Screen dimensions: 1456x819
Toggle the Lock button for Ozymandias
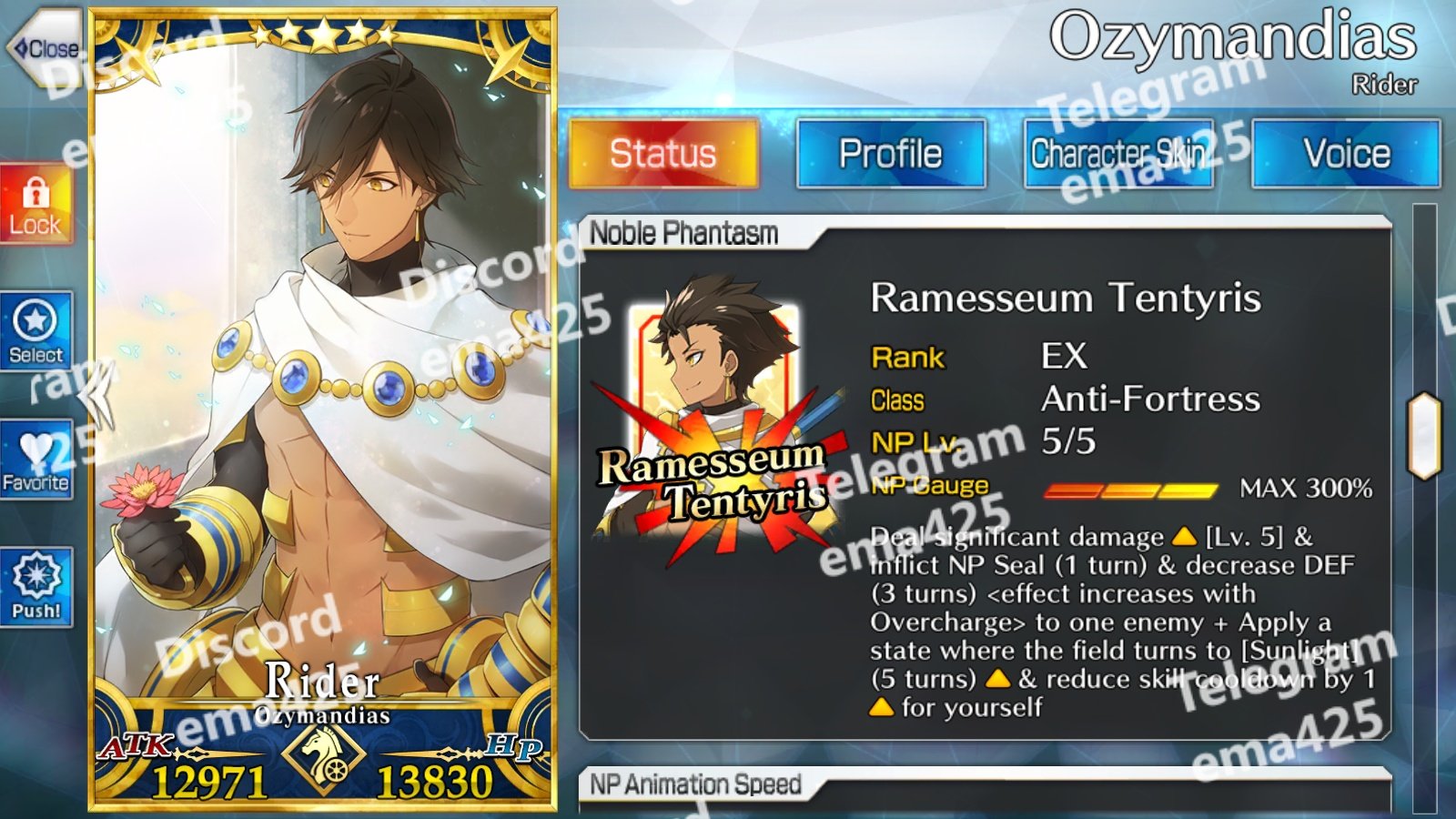(35, 206)
